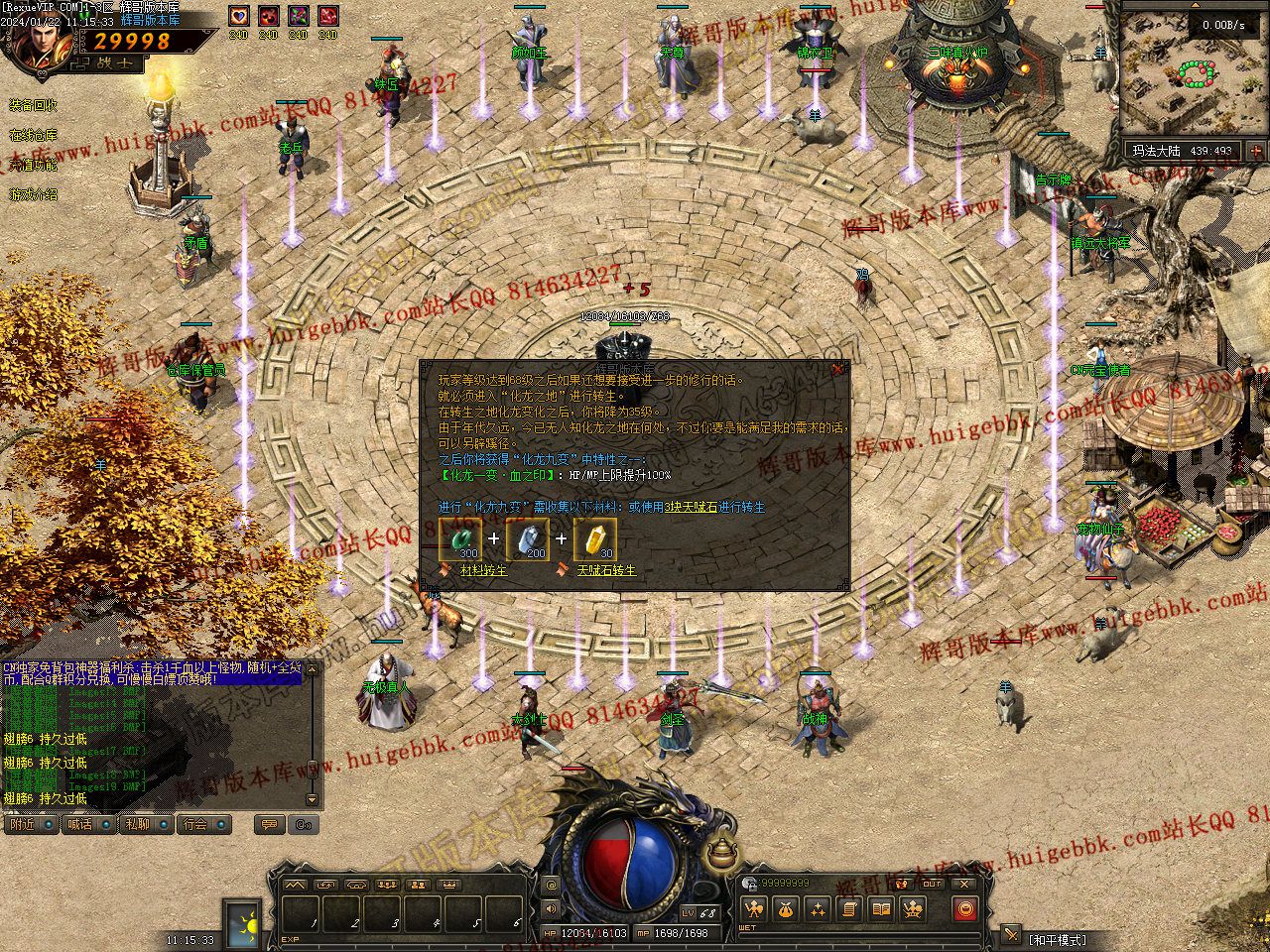This screenshot has width=1270, height=952.
Task: Click the OUT button on bottom panel
Action: (x=932, y=884)
